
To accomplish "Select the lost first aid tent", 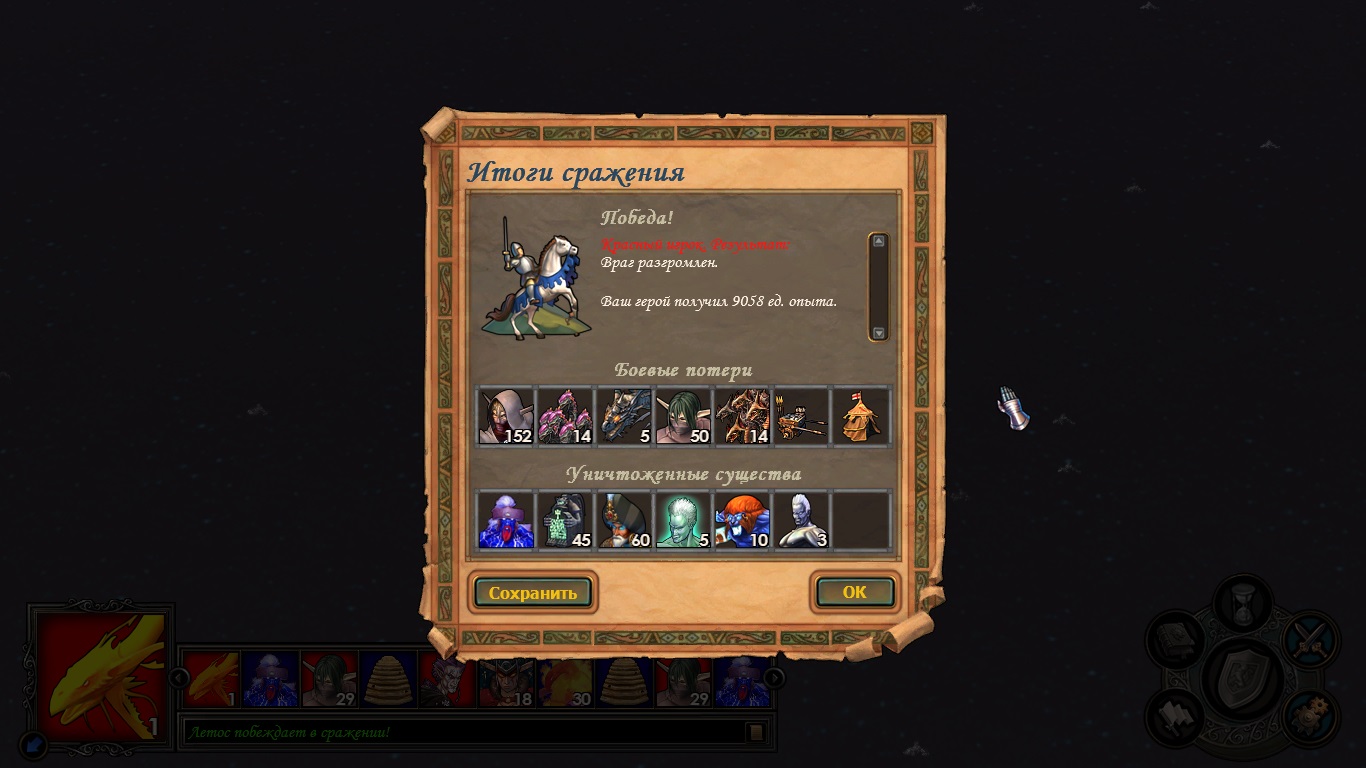I will 860,416.
